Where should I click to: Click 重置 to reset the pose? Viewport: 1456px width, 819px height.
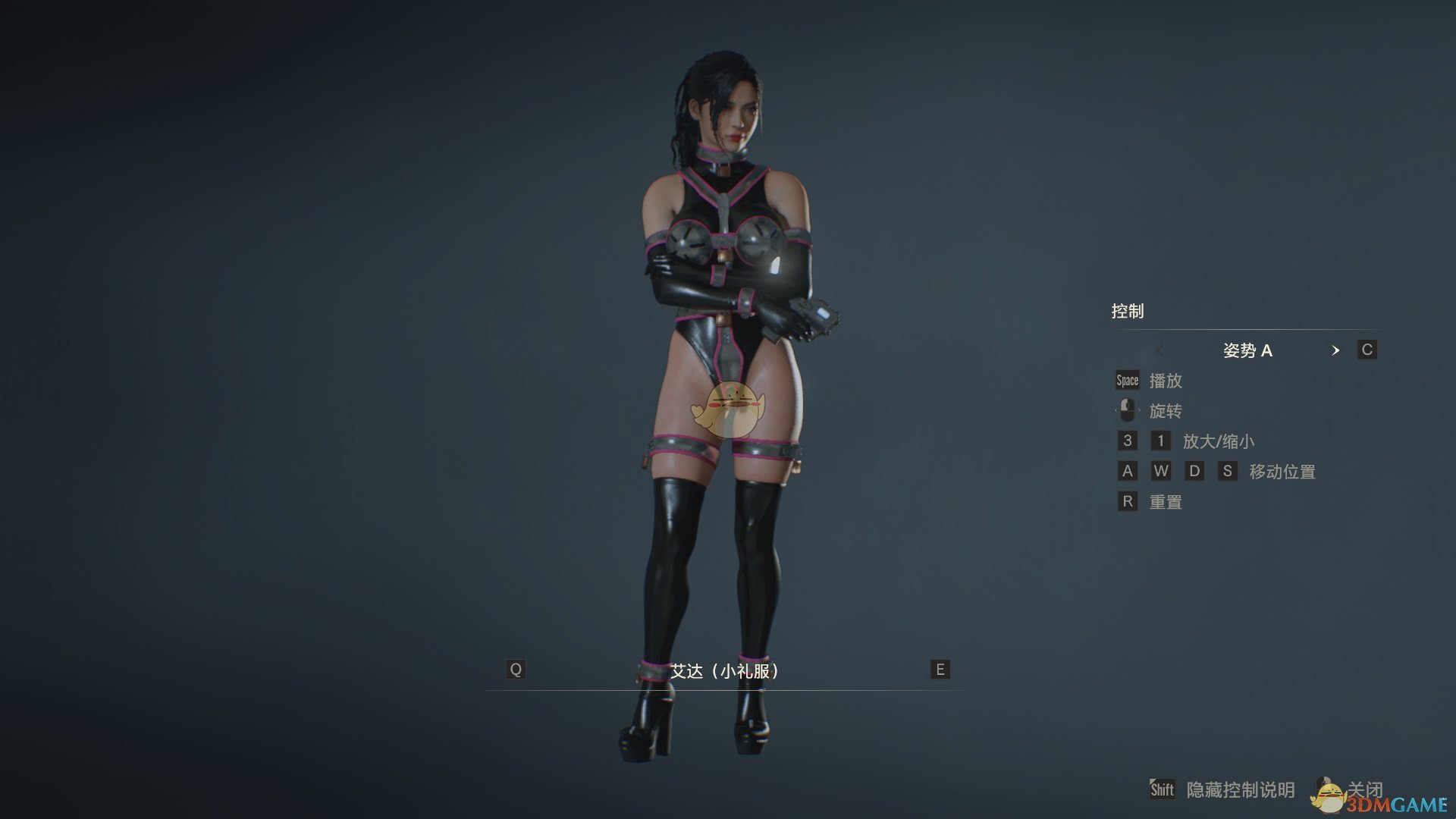pos(1166,501)
